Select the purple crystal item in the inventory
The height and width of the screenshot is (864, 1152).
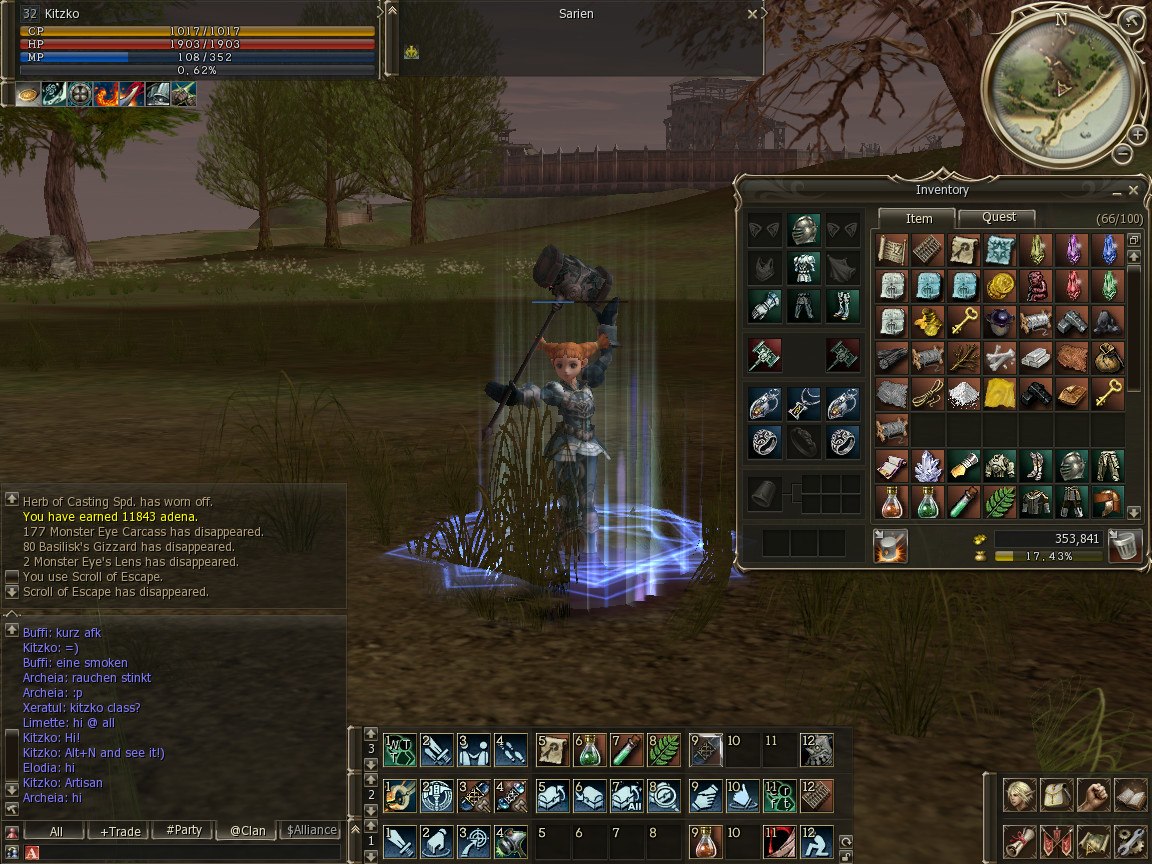1071,248
